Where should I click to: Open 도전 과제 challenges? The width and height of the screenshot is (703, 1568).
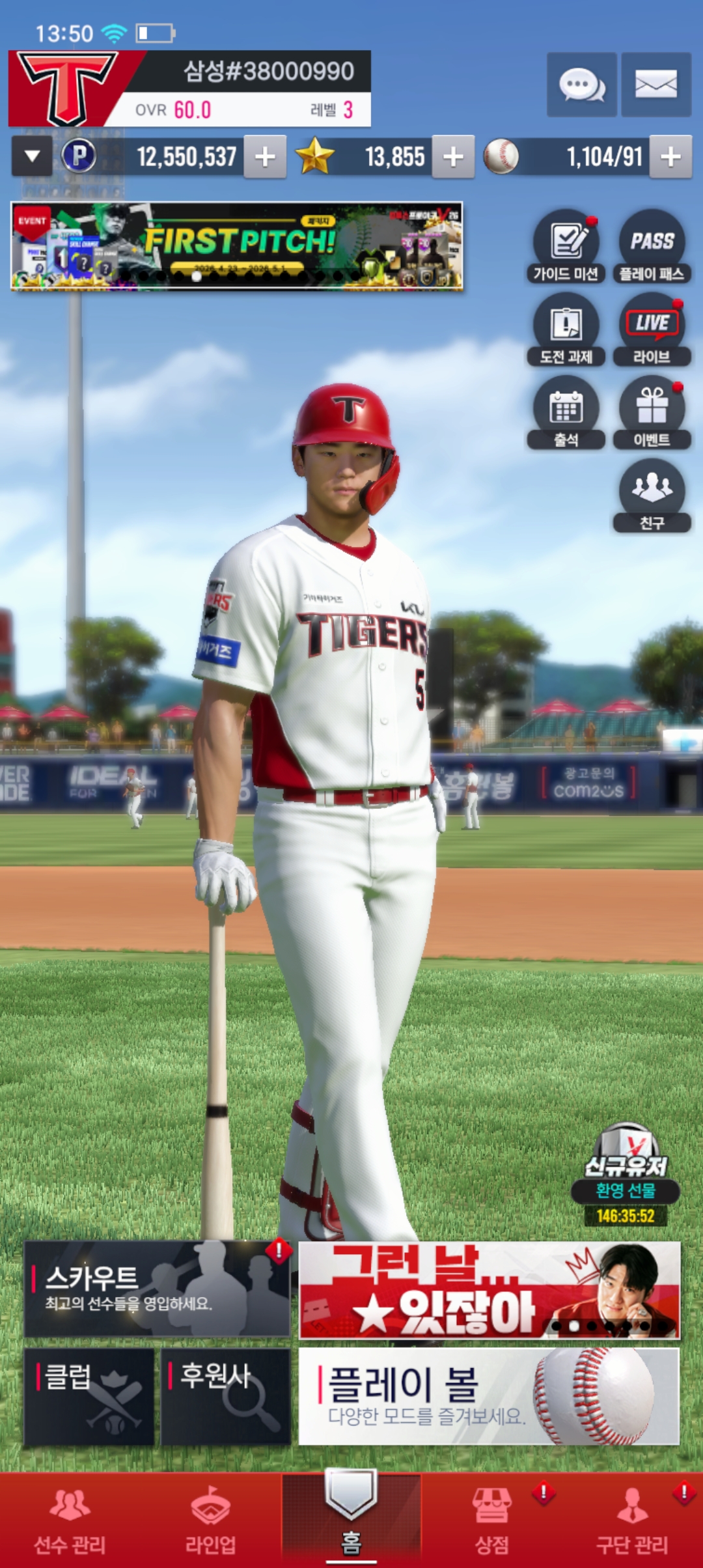pos(566,329)
